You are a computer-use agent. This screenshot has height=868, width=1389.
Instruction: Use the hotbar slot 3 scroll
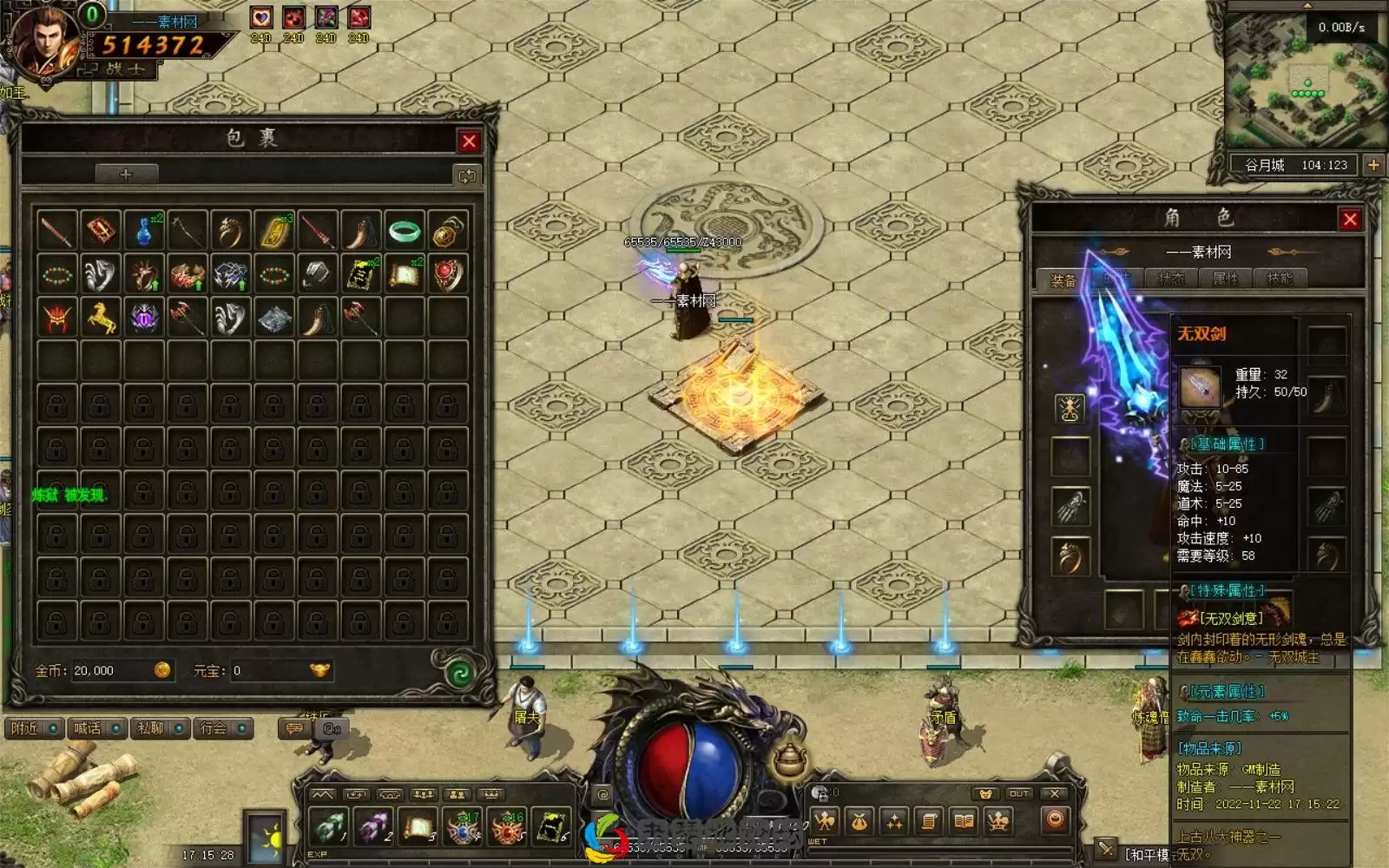(418, 827)
